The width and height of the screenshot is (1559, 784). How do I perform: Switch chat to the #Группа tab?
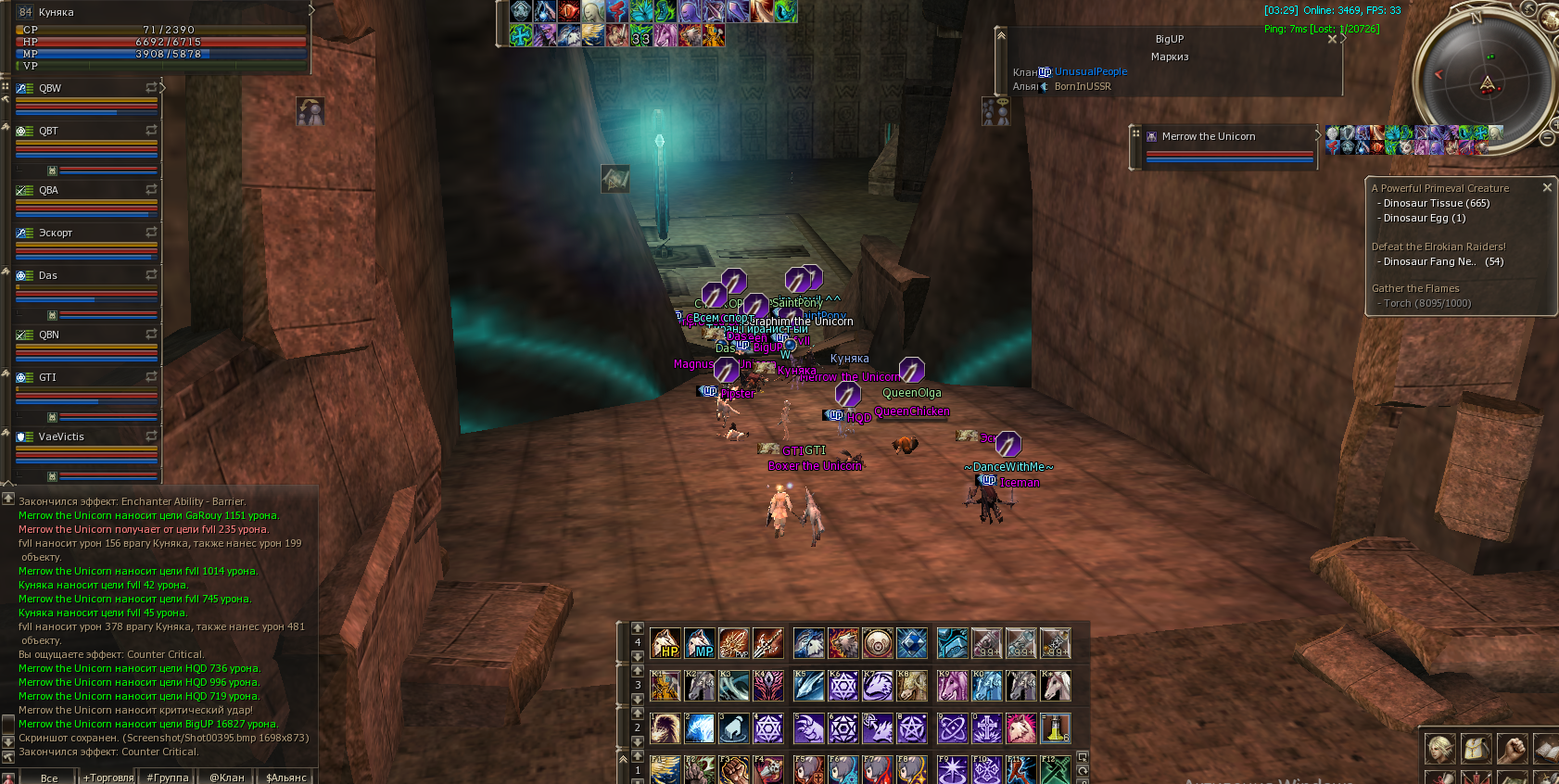click(168, 778)
